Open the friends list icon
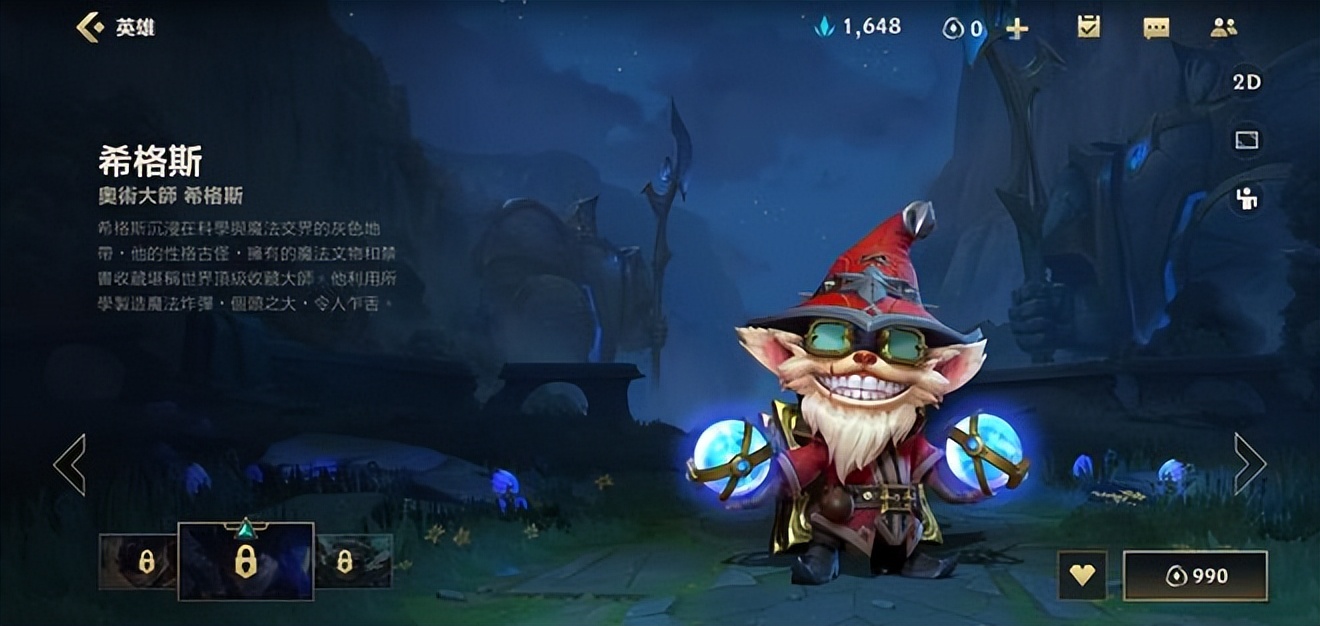 1223,28
